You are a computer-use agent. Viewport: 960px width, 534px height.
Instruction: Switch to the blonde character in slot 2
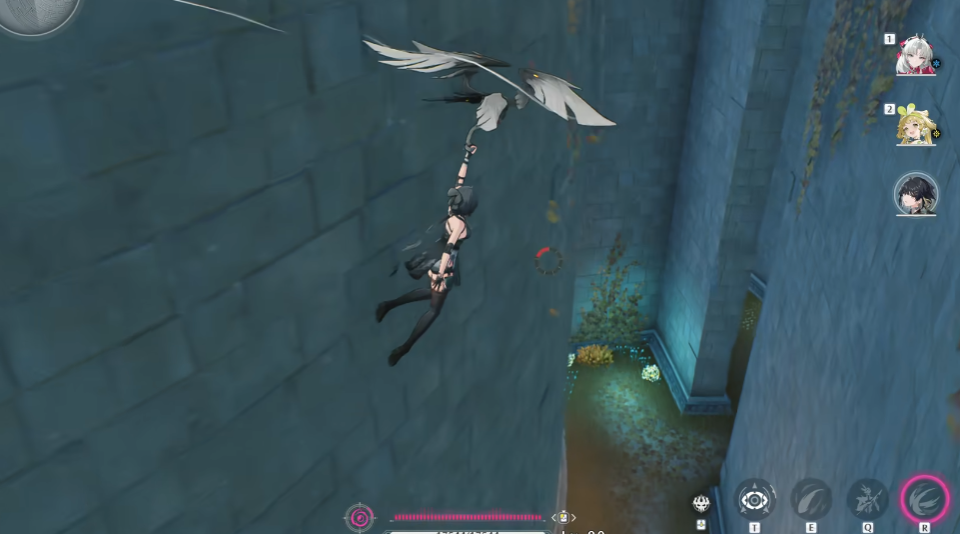915,127
